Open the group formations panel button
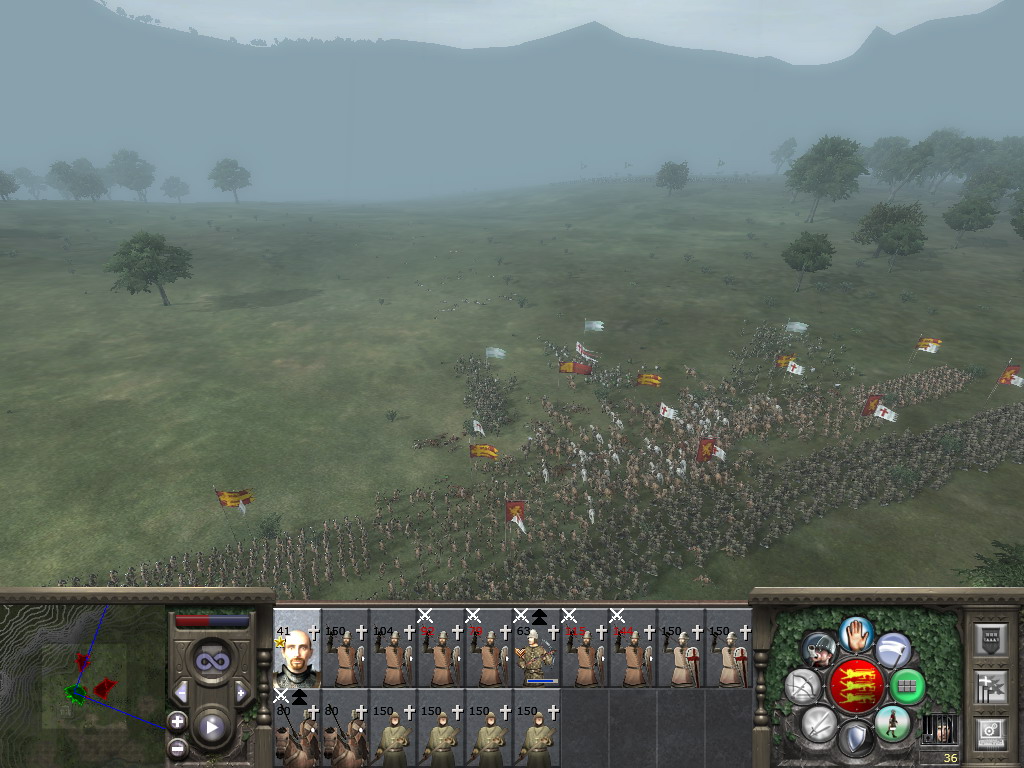 tap(989, 638)
